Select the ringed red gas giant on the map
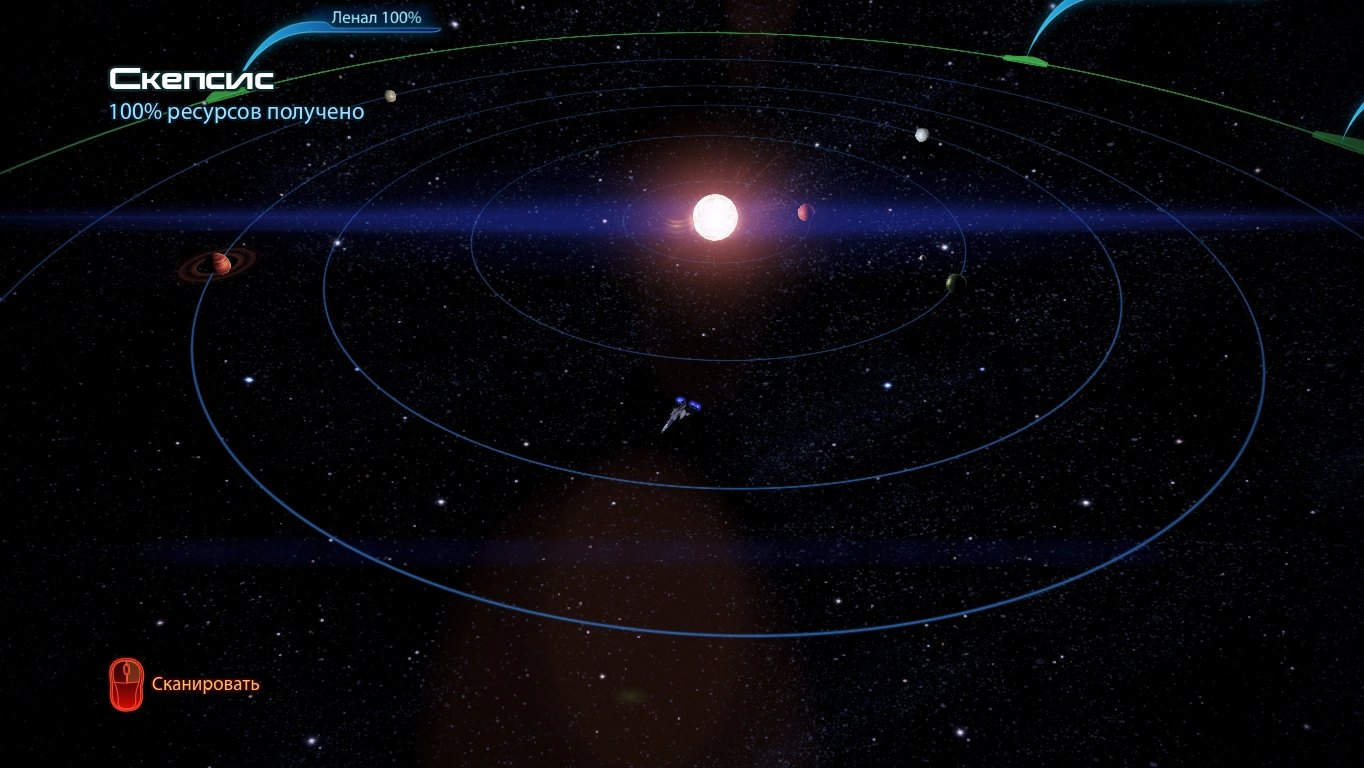 219,264
